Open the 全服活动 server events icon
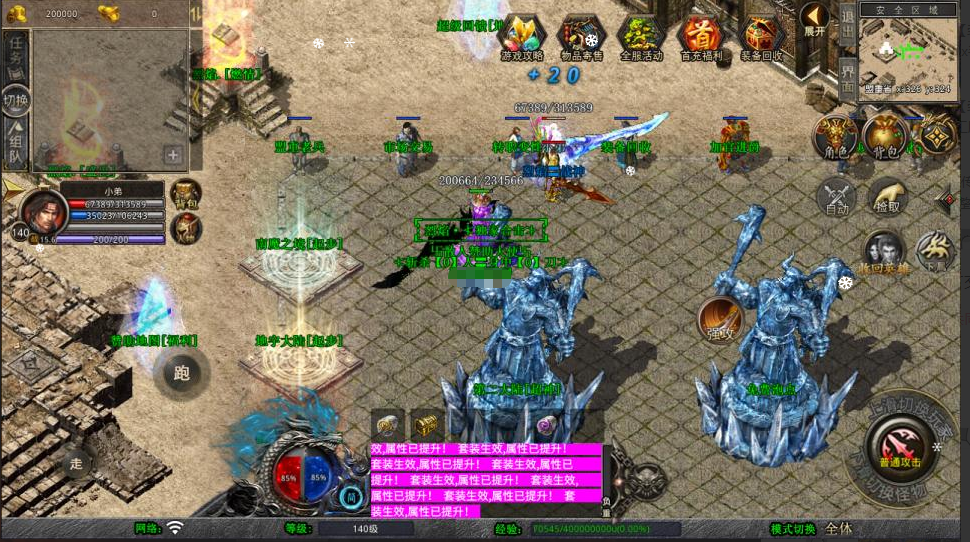 (x=641, y=38)
